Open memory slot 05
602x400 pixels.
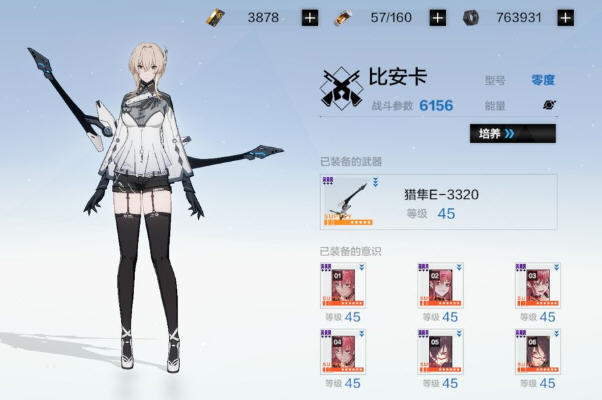[440, 352]
